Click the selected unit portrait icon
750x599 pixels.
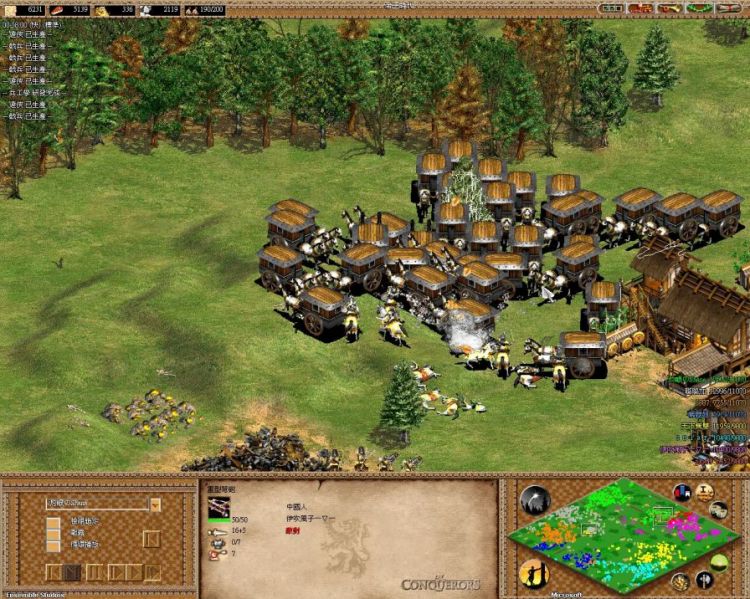(218, 507)
